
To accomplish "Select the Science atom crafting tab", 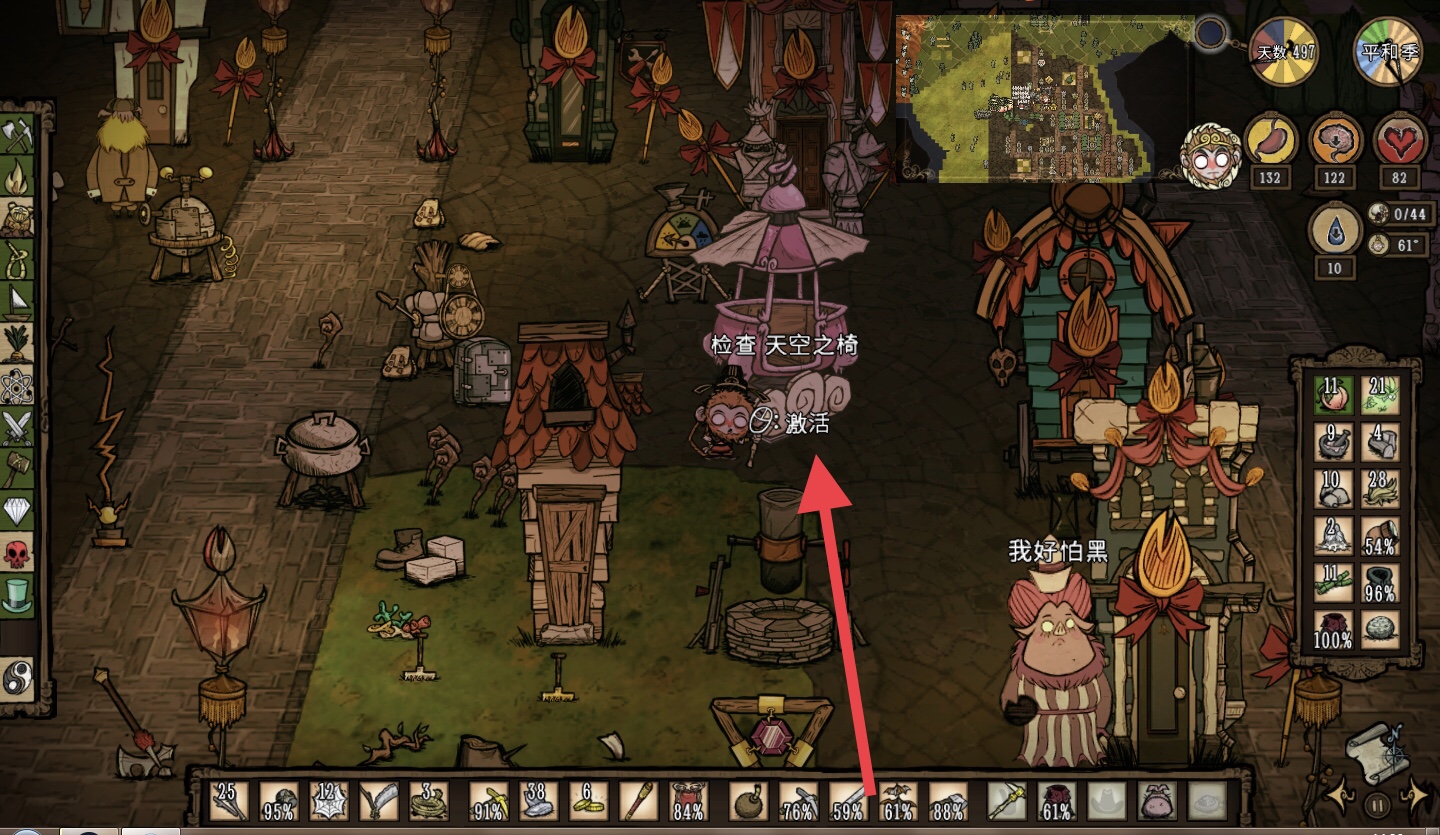I will [x=18, y=385].
